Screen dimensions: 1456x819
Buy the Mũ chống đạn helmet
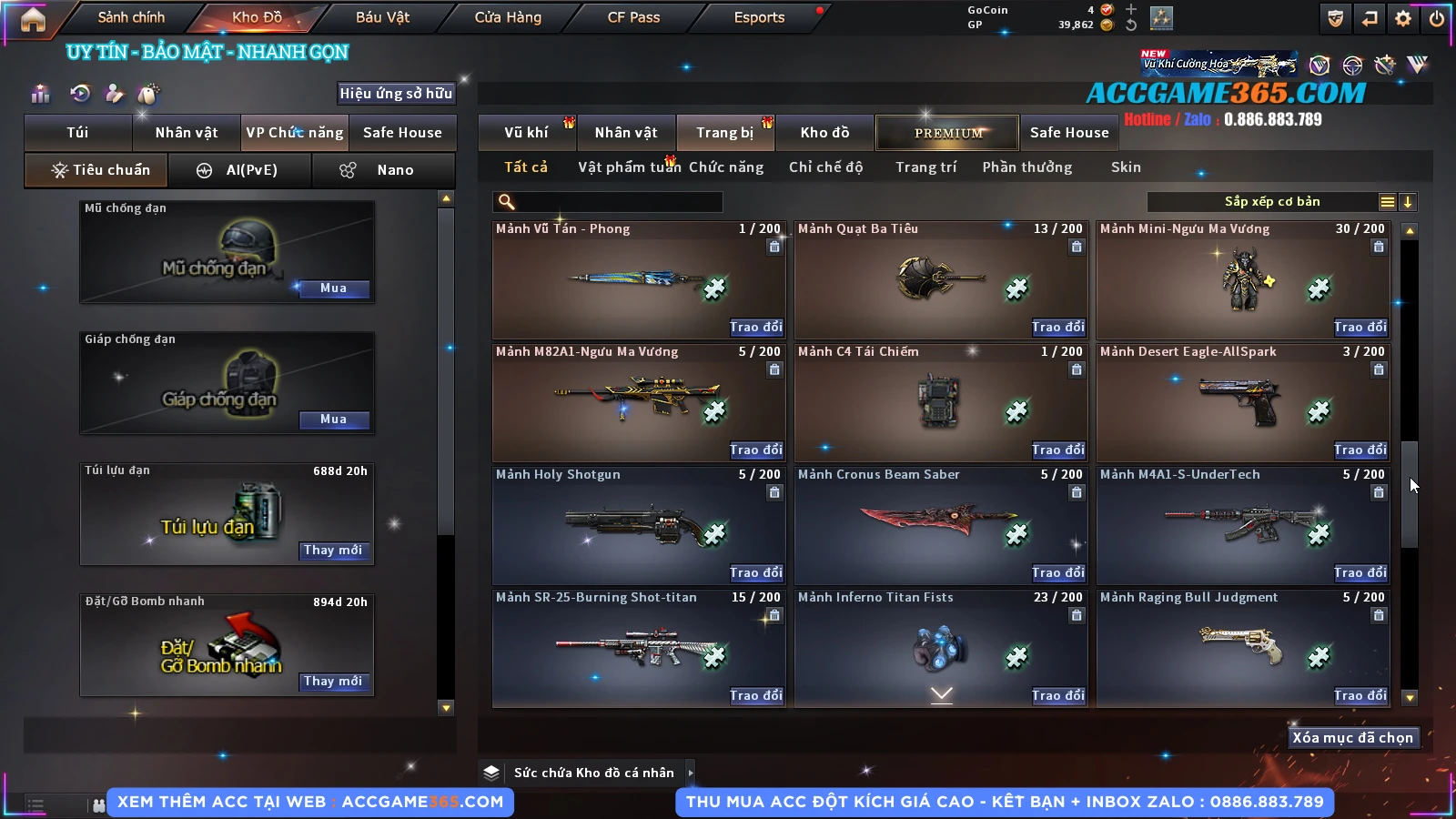[333, 288]
